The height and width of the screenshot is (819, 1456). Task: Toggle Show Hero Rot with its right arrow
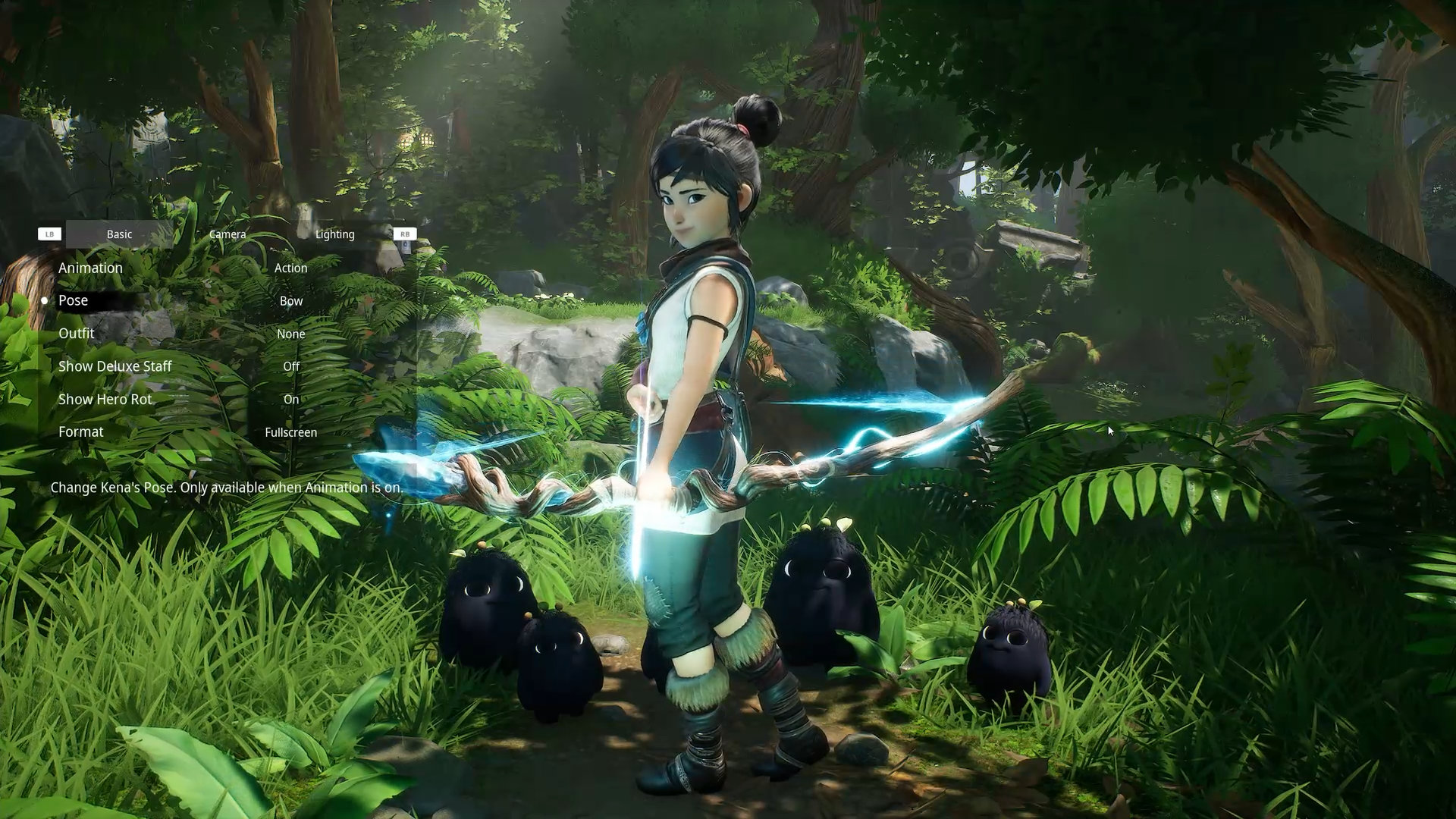point(369,399)
